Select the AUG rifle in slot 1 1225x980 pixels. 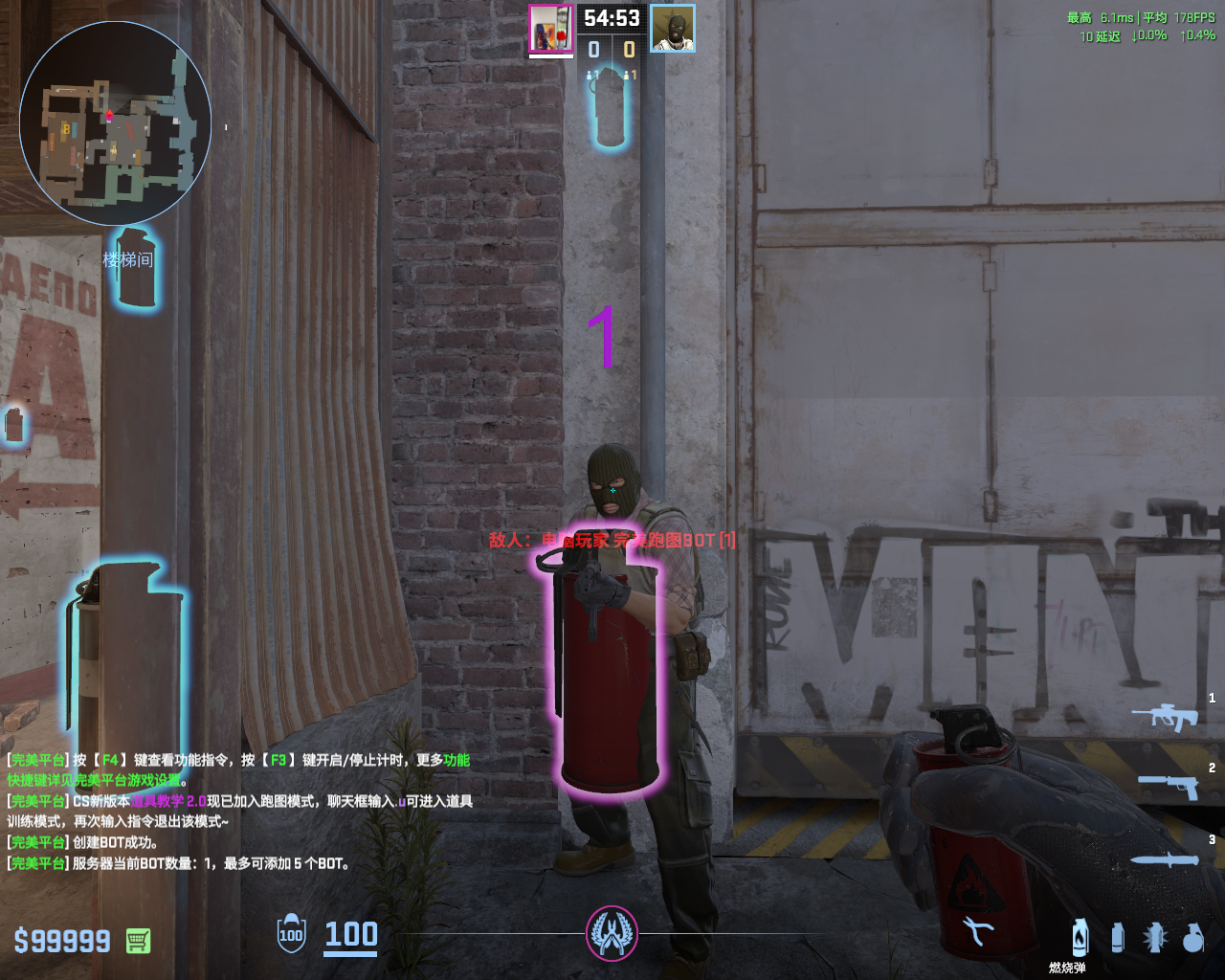(1166, 716)
